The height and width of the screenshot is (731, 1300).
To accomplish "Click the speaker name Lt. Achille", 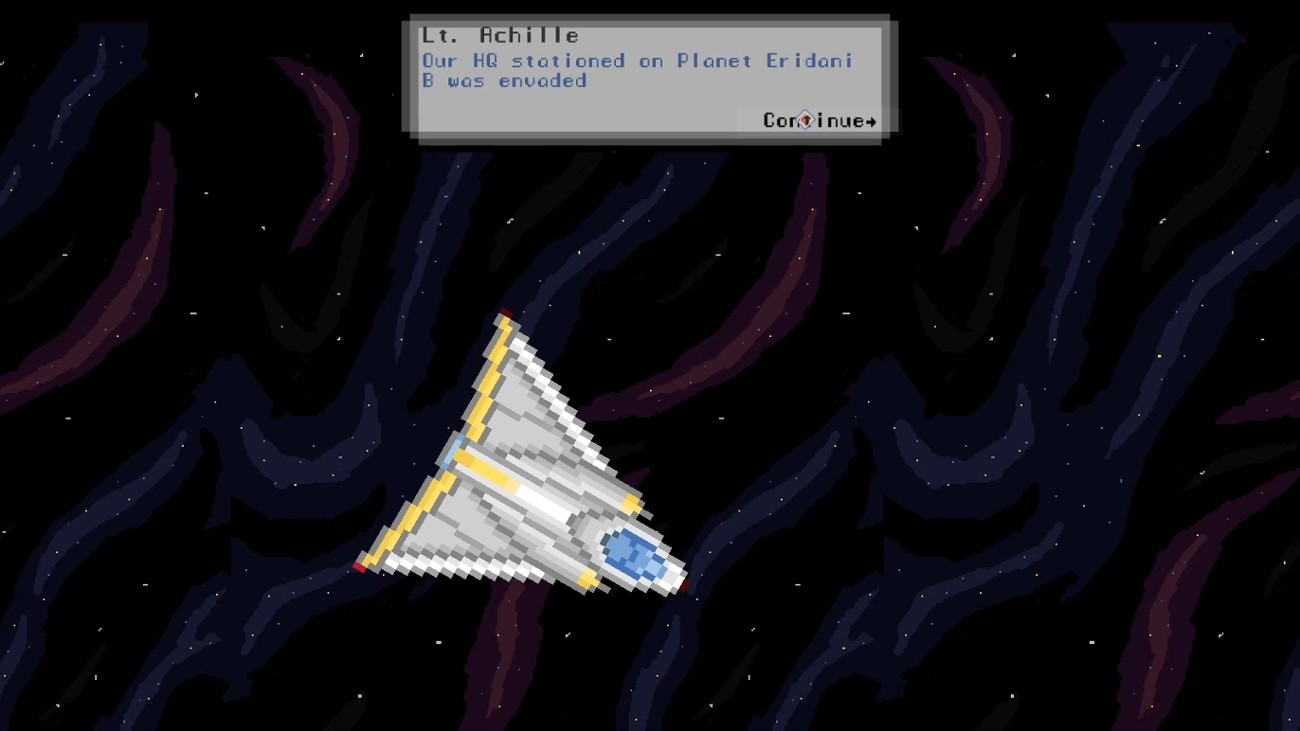I will tap(500, 34).
